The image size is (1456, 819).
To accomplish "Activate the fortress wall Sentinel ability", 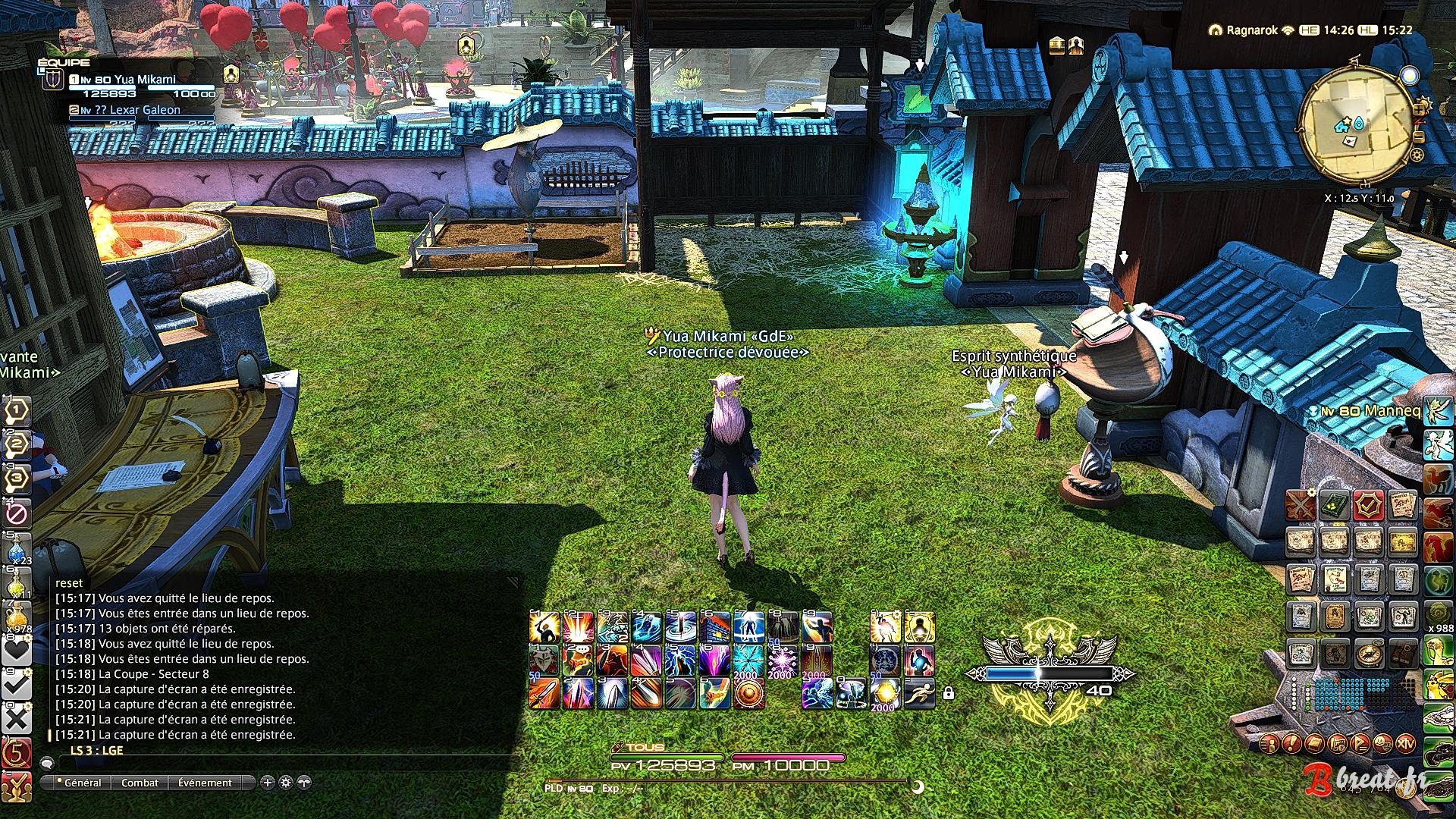I will [714, 627].
